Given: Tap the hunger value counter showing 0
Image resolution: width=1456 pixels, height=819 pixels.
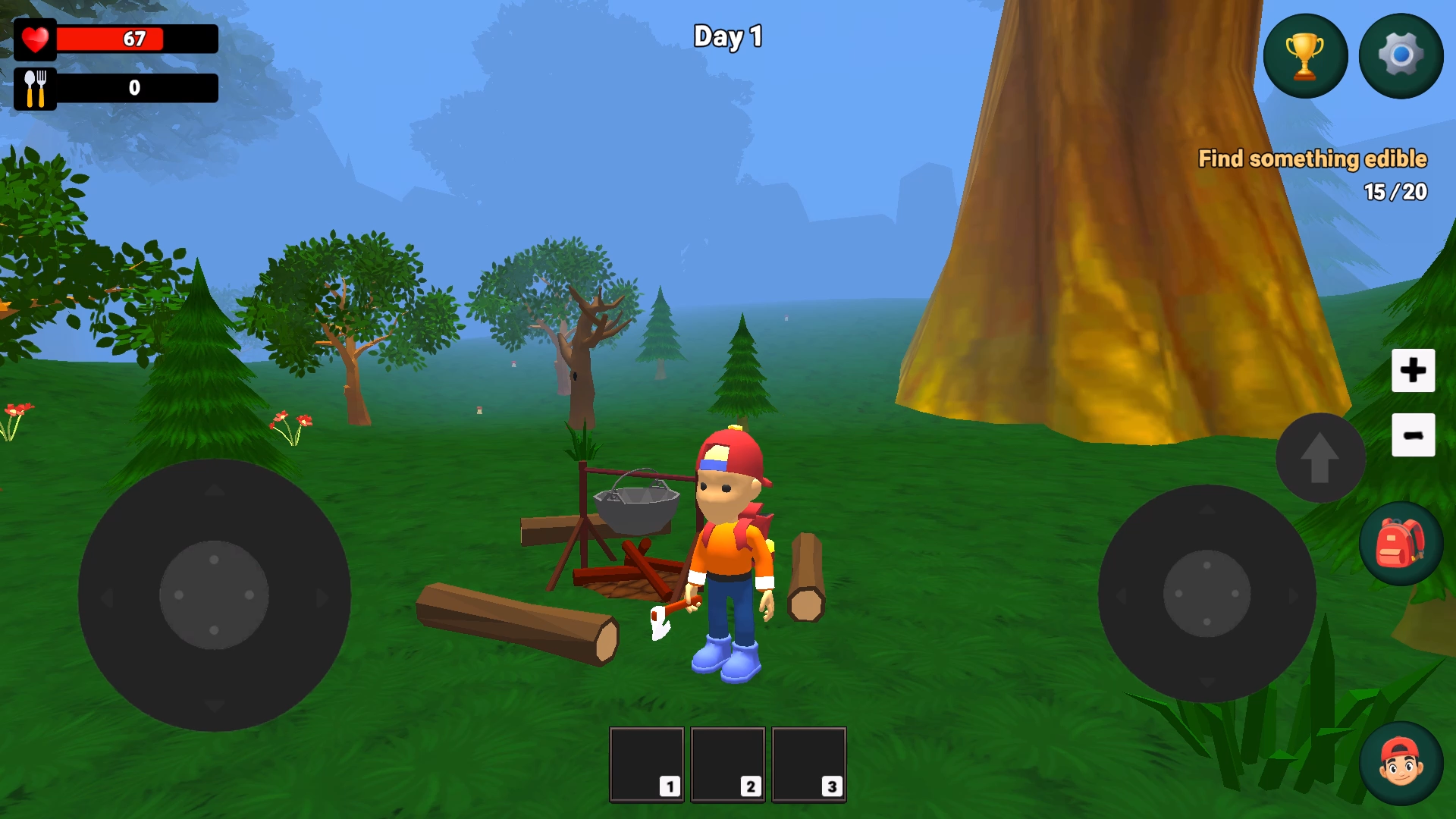Looking at the screenshot, I should [133, 88].
